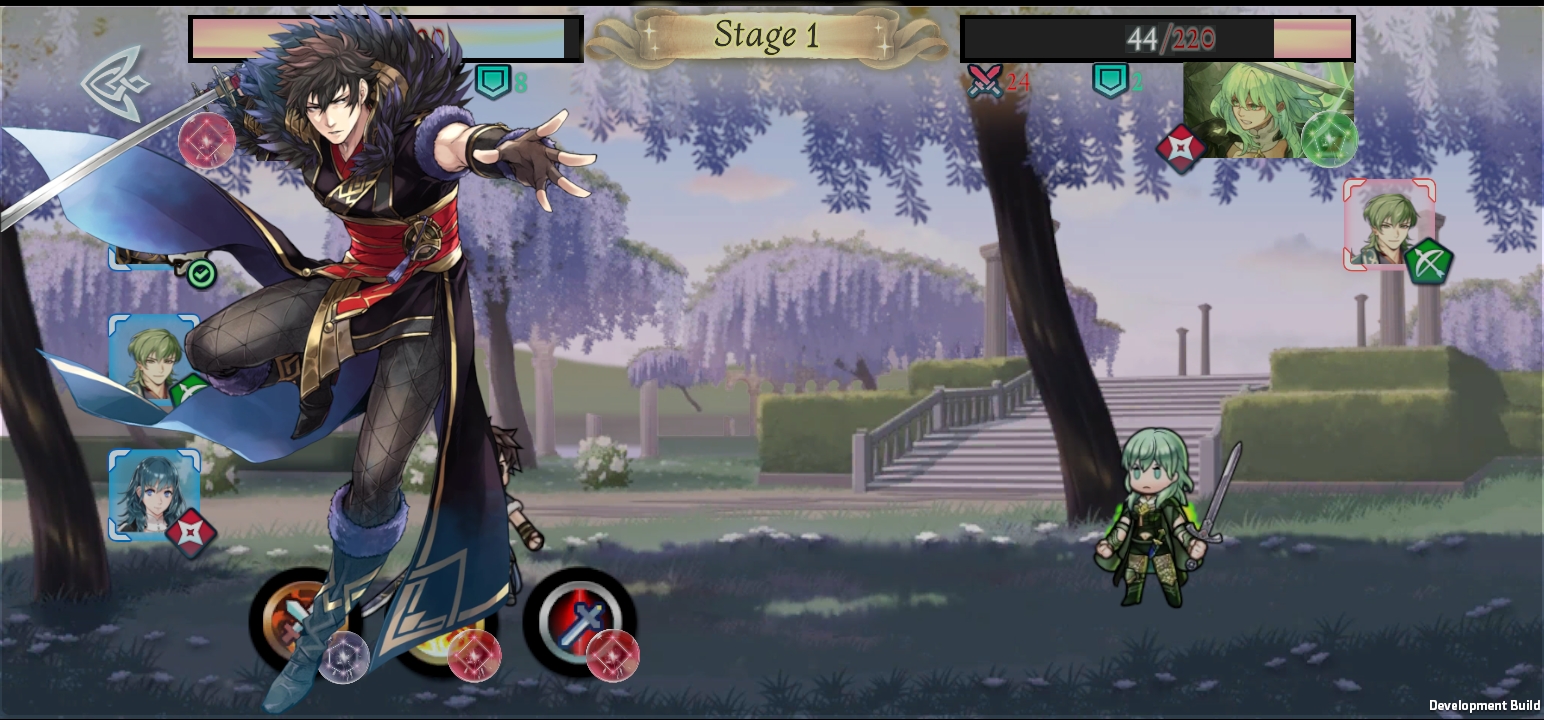The width and height of the screenshot is (1544, 720).
Task: Toggle the red diamond badge on Byleth's portrait
Action: pyautogui.click(x=191, y=533)
